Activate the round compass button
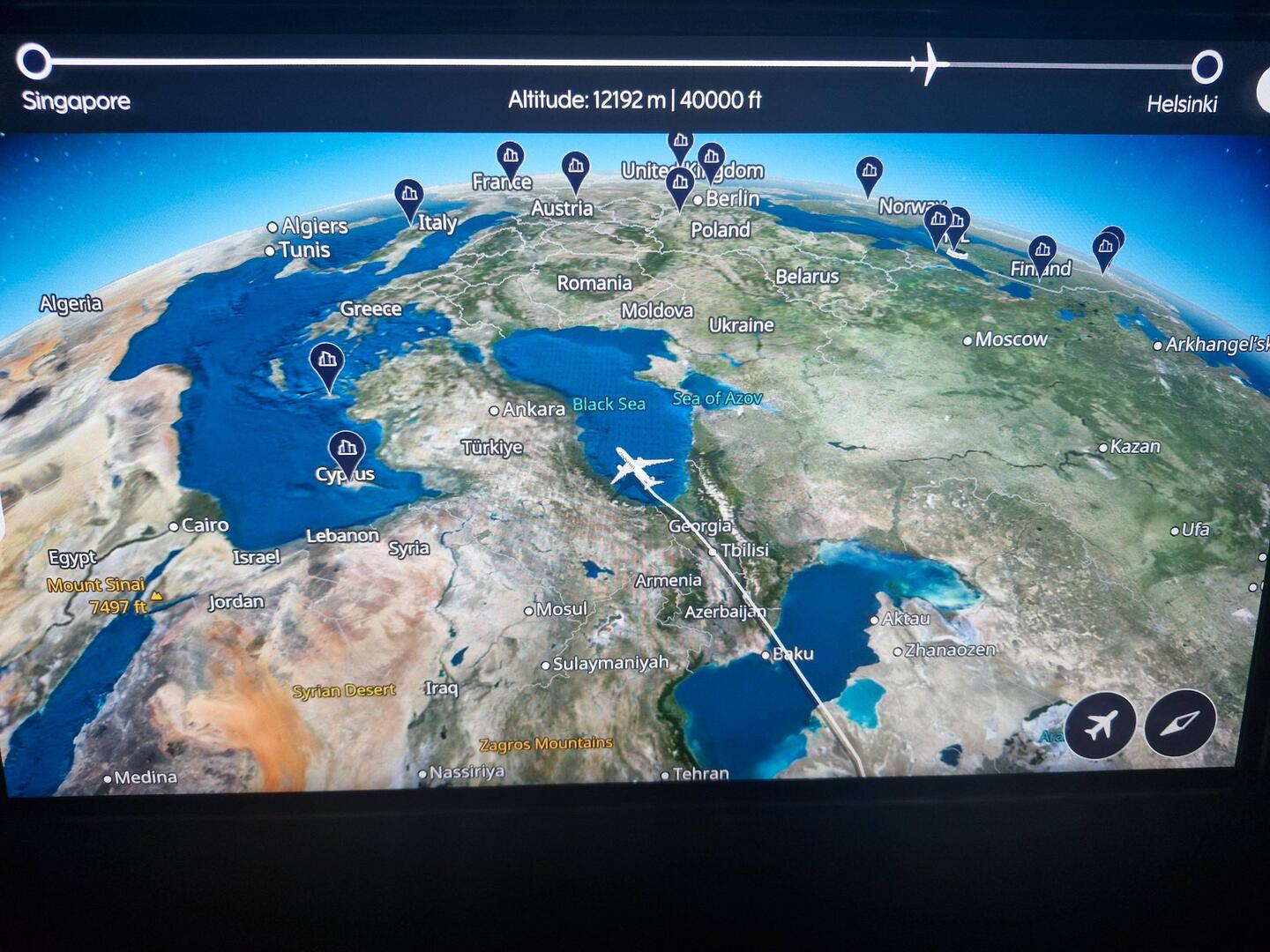1270x952 pixels. [x=1180, y=724]
